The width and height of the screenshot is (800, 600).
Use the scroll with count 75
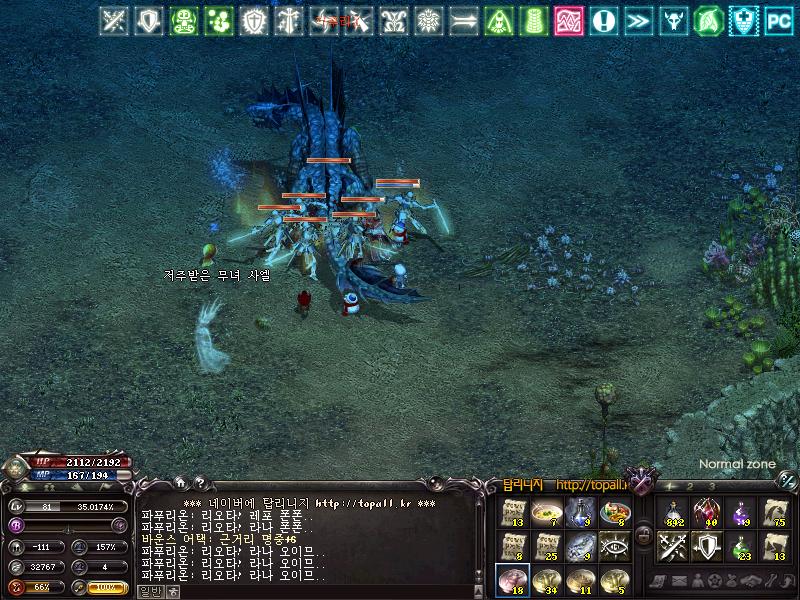pos(775,513)
